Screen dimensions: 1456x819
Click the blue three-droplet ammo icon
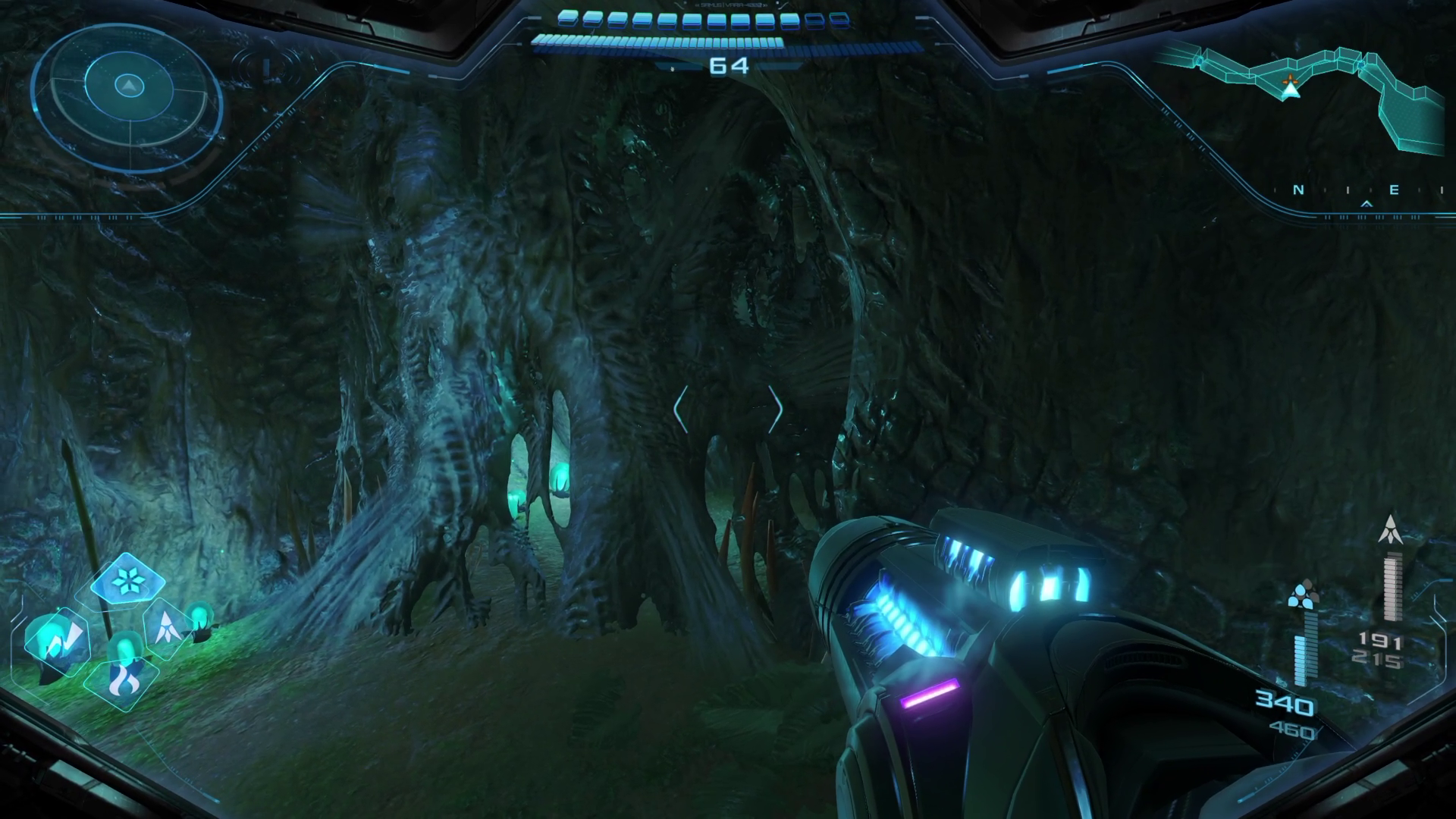click(x=1302, y=595)
